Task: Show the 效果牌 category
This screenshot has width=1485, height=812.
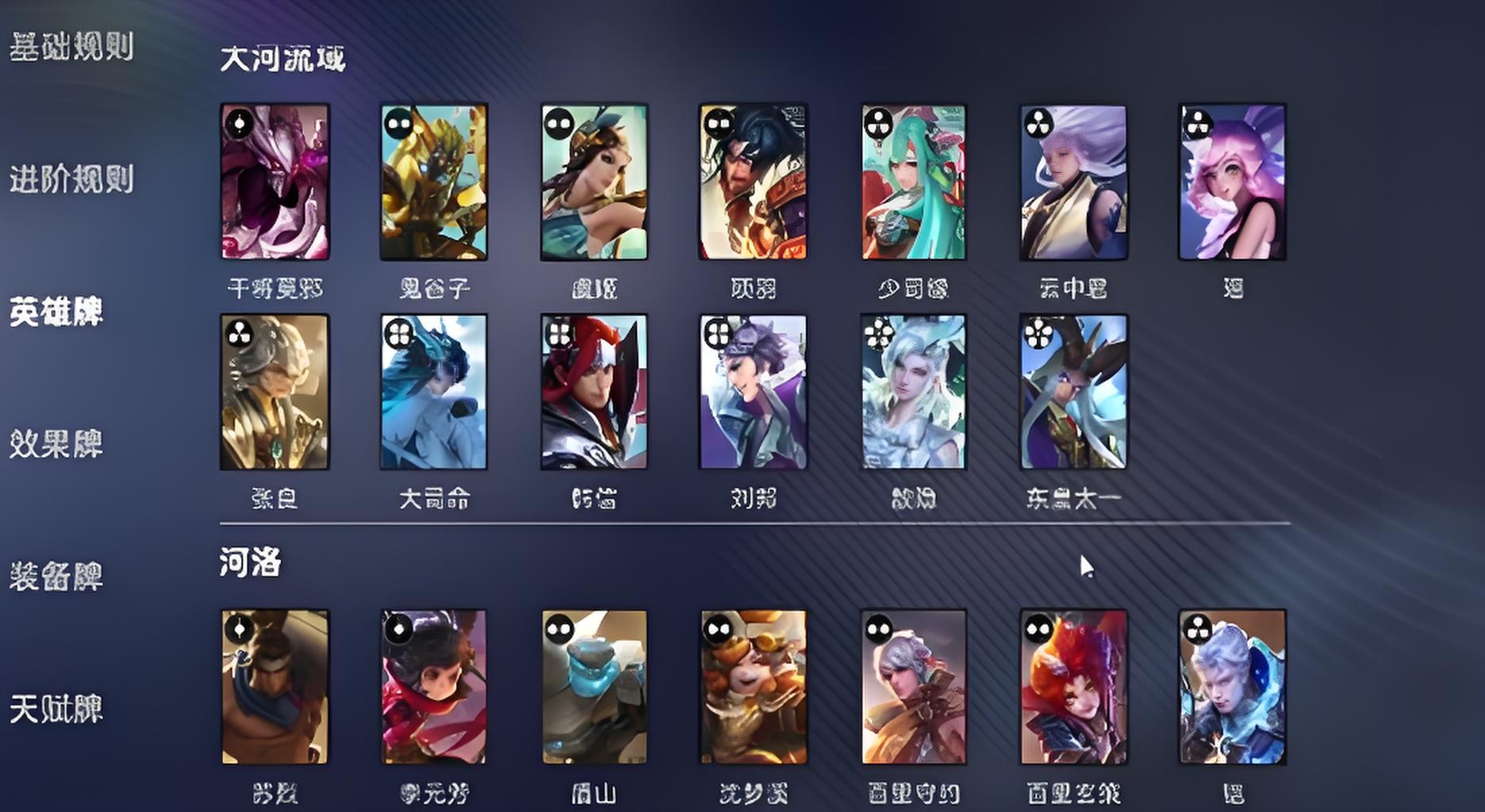Action: 56,444
